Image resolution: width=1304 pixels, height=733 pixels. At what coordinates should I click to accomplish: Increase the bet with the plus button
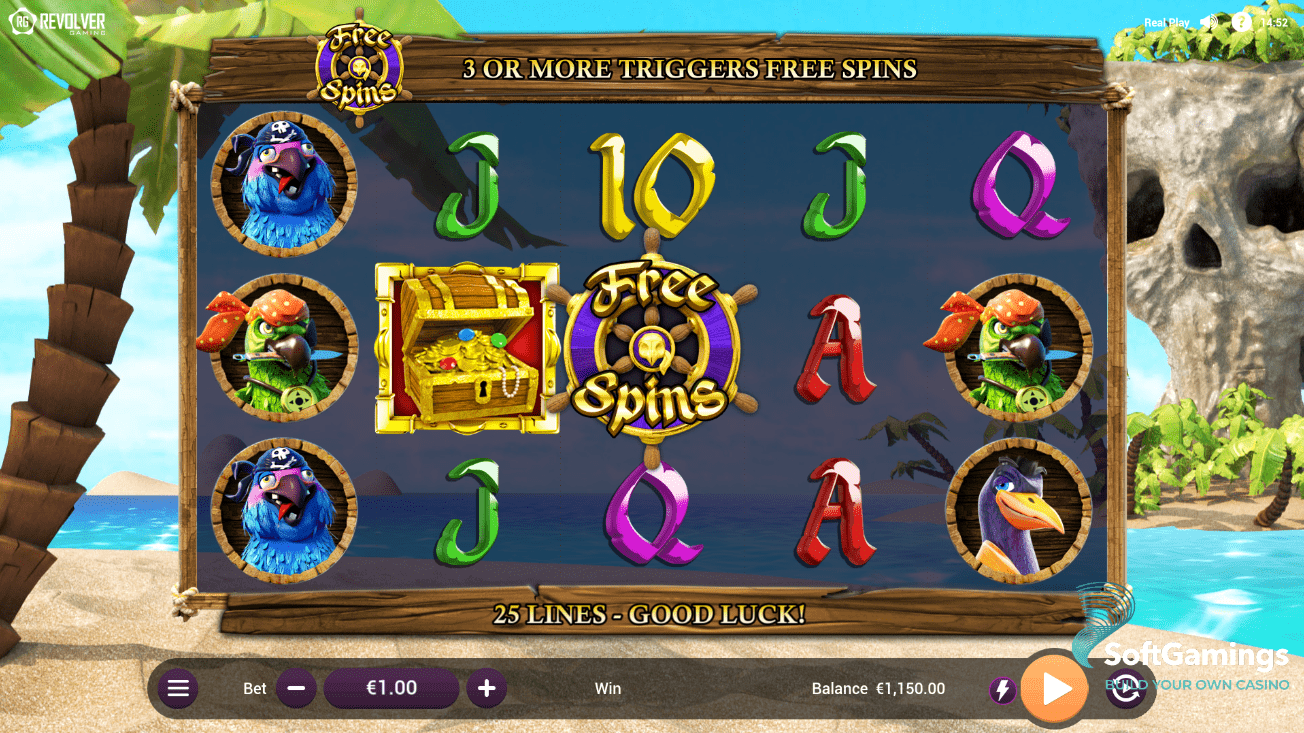487,688
